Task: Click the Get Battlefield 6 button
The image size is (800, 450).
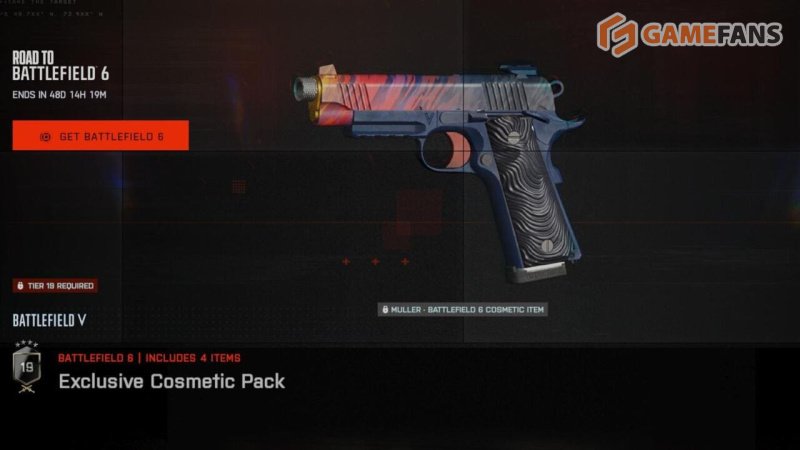Action: click(x=100, y=136)
